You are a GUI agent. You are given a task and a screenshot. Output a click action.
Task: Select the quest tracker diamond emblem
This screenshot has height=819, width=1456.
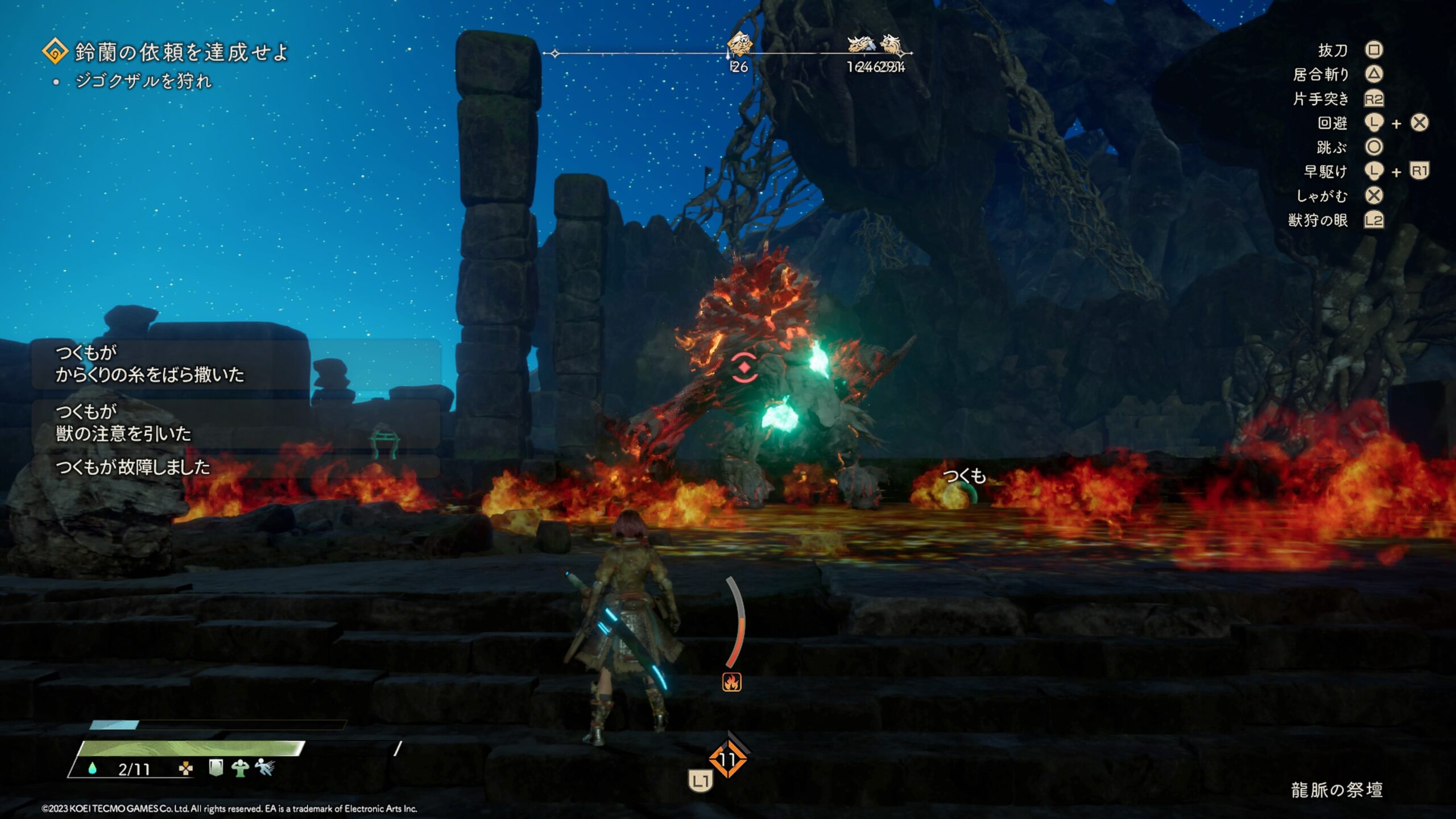click(55, 52)
